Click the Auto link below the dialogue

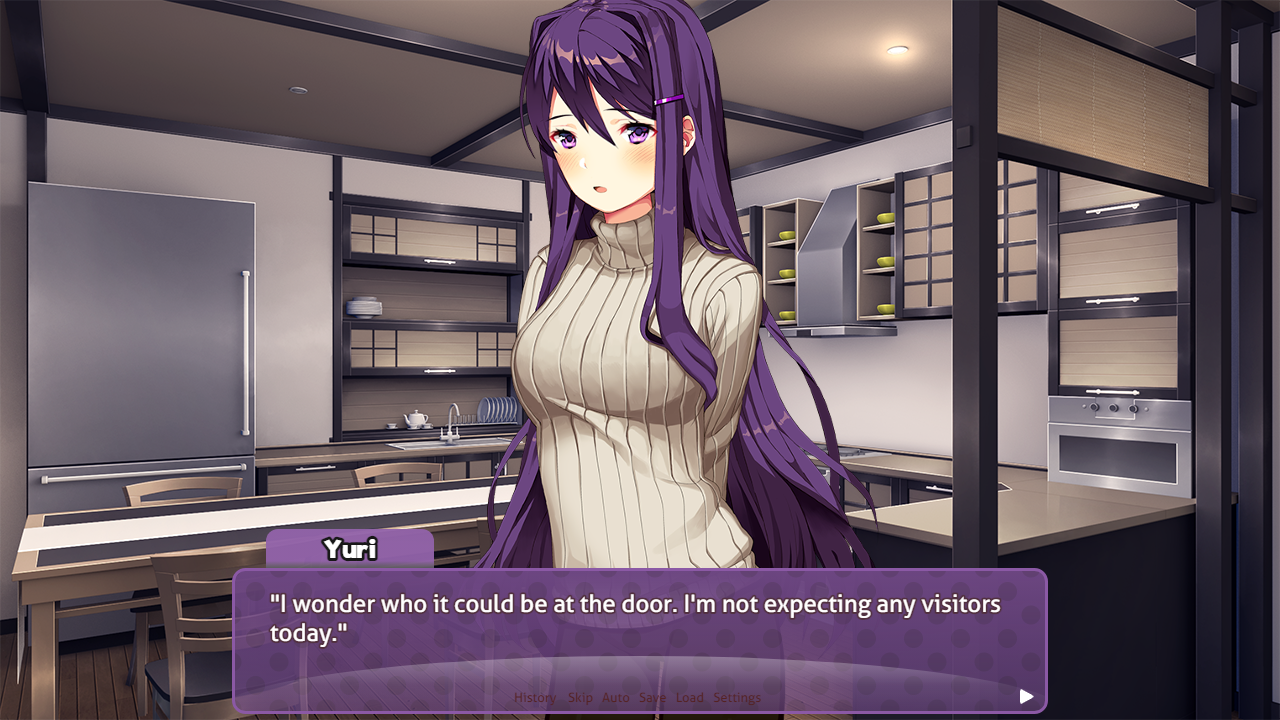[615, 698]
